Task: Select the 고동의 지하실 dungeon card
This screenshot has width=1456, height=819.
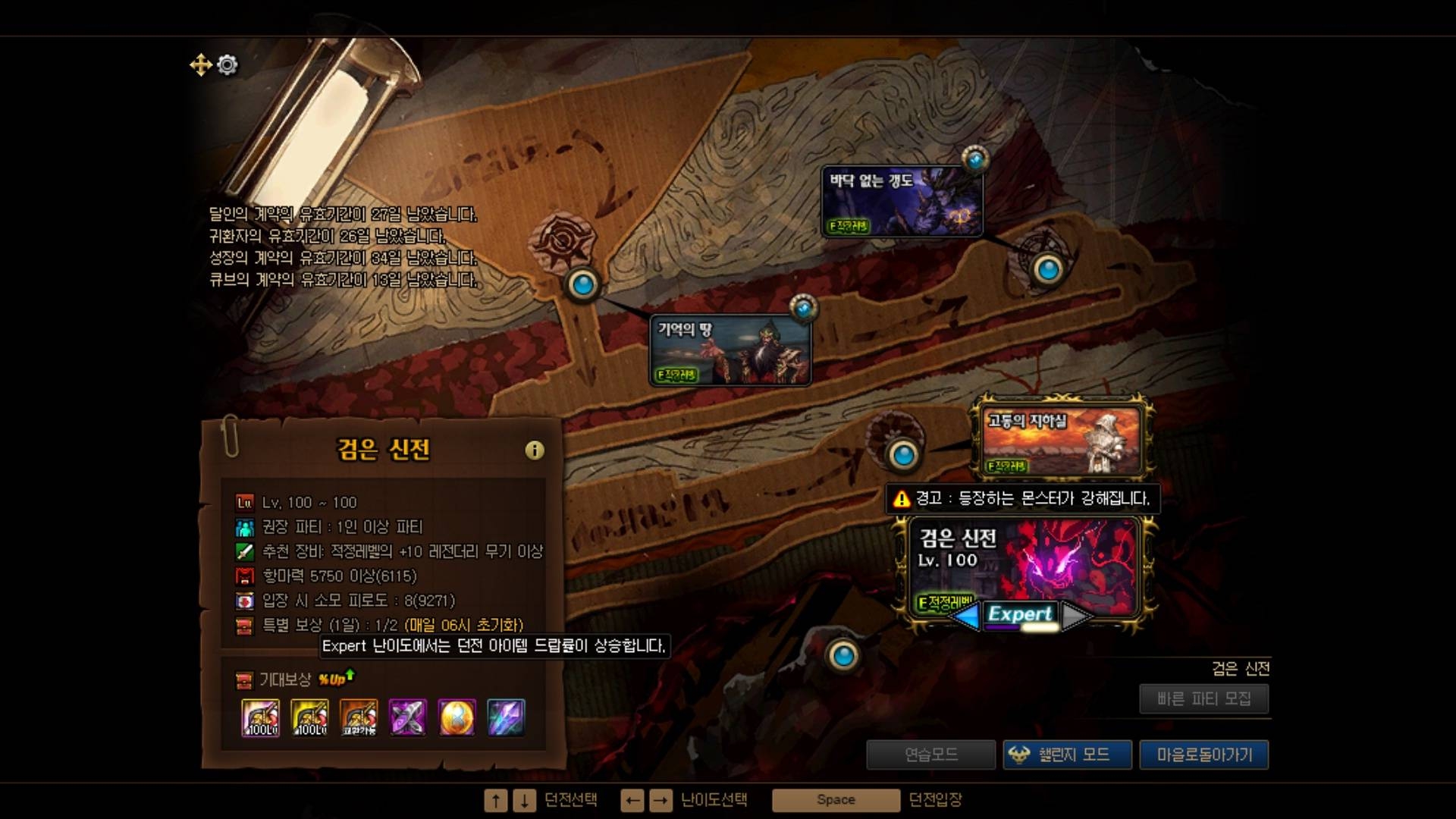Action: pyautogui.click(x=1060, y=438)
